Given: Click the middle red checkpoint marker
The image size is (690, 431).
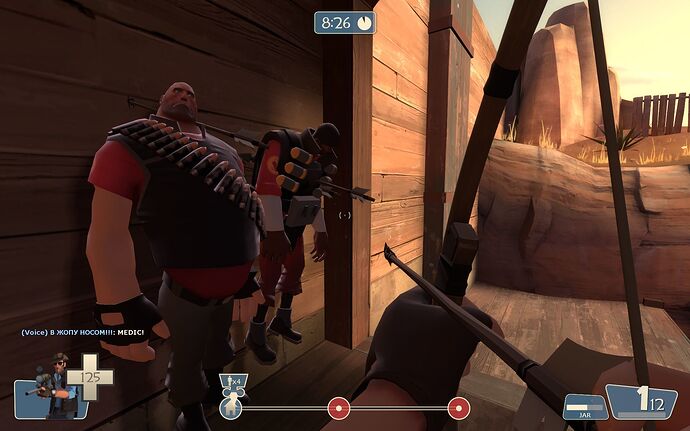Looking at the screenshot, I should [x=339, y=408].
